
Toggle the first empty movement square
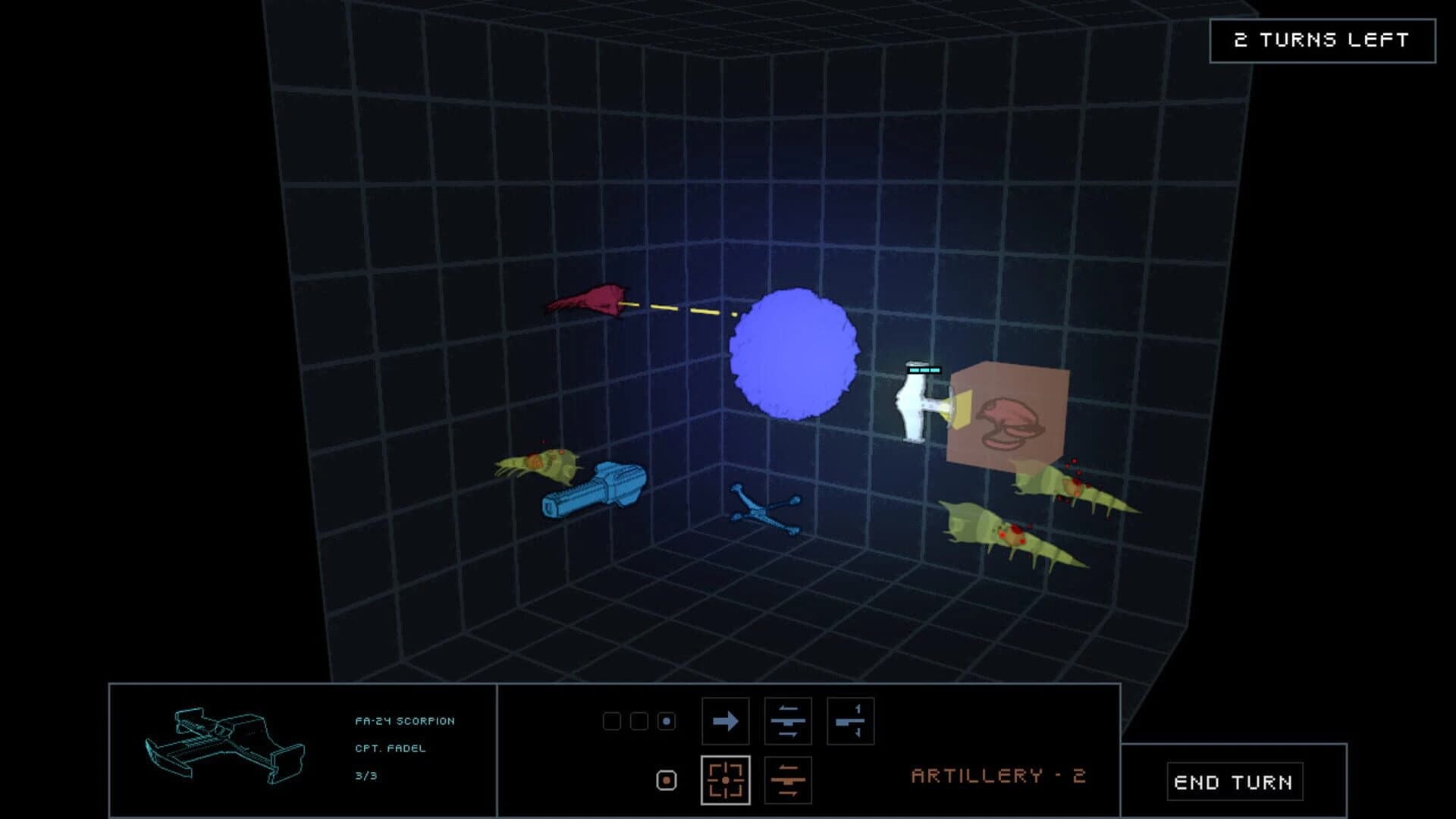(611, 721)
